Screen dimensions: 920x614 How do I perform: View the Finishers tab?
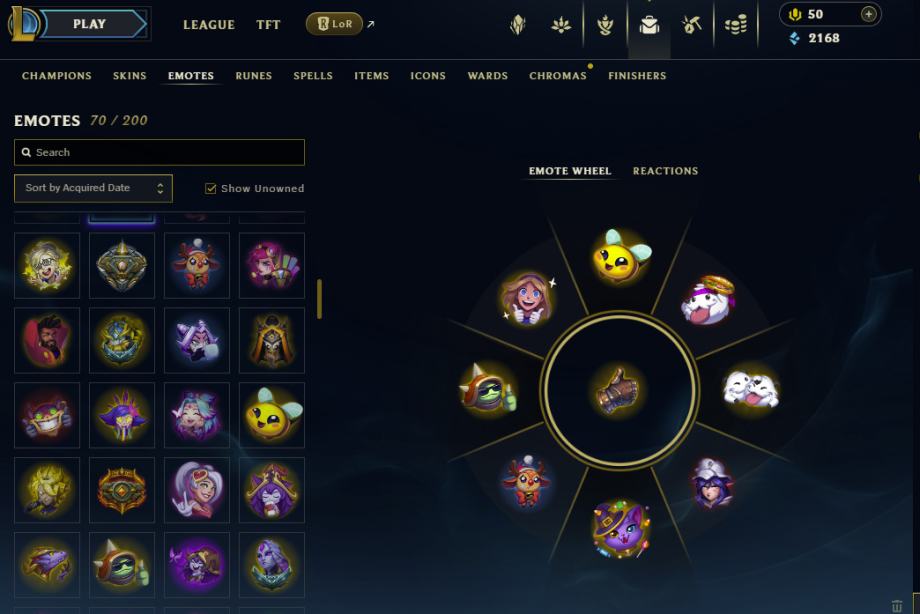pos(637,76)
